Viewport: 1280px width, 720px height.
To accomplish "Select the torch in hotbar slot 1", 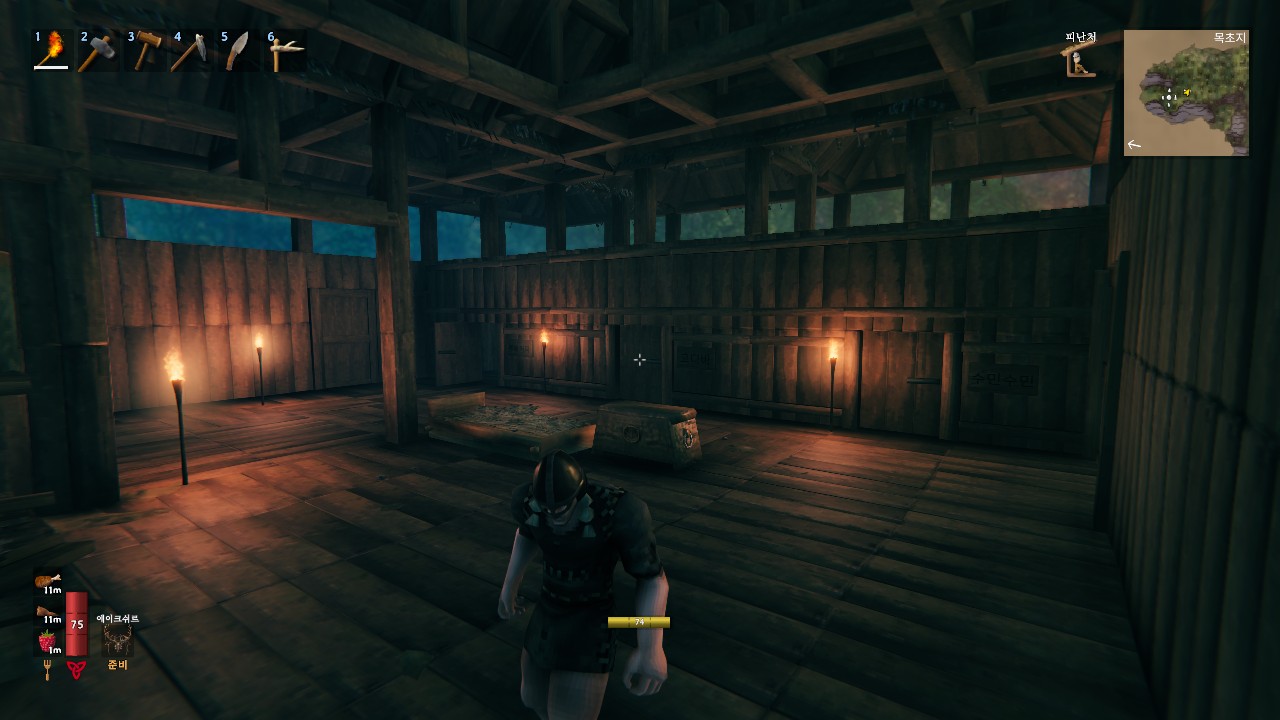I will (x=51, y=47).
